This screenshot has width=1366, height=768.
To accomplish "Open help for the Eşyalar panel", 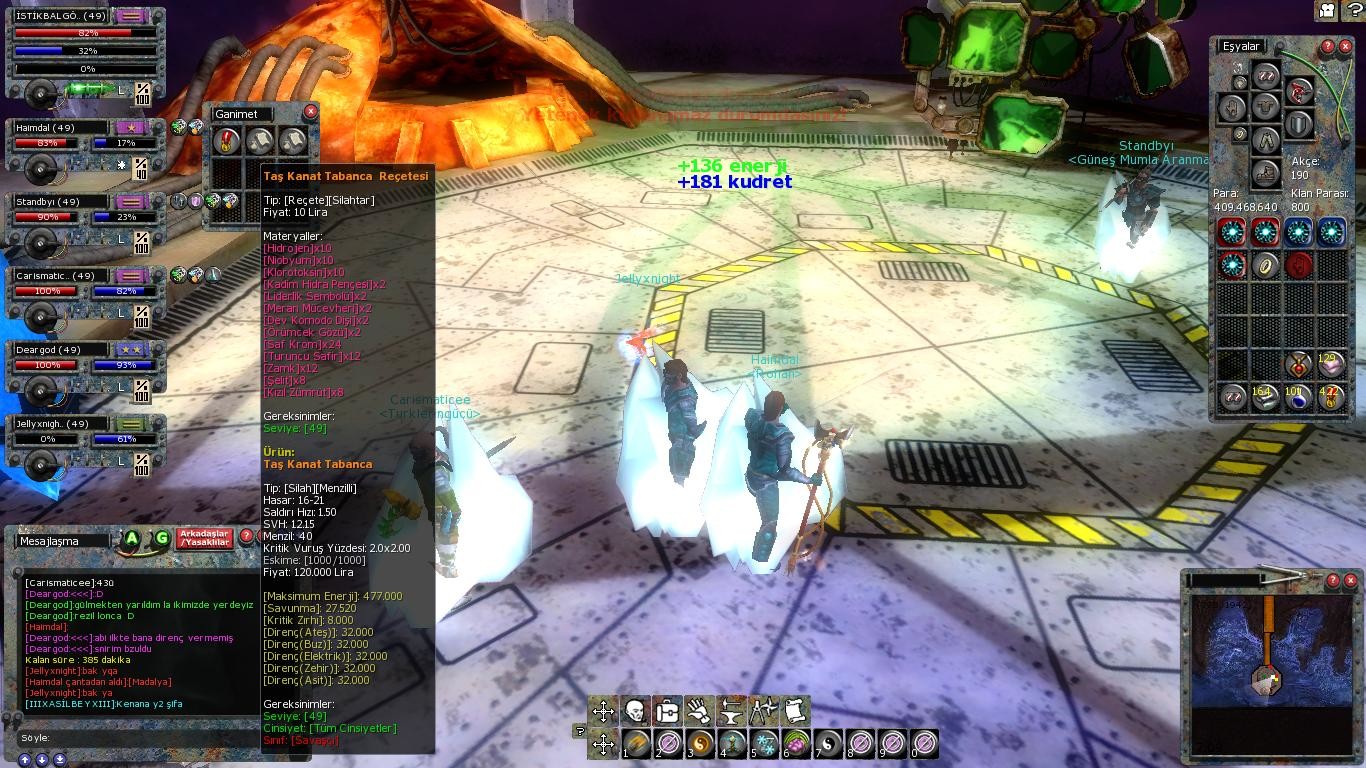I will point(1327,47).
